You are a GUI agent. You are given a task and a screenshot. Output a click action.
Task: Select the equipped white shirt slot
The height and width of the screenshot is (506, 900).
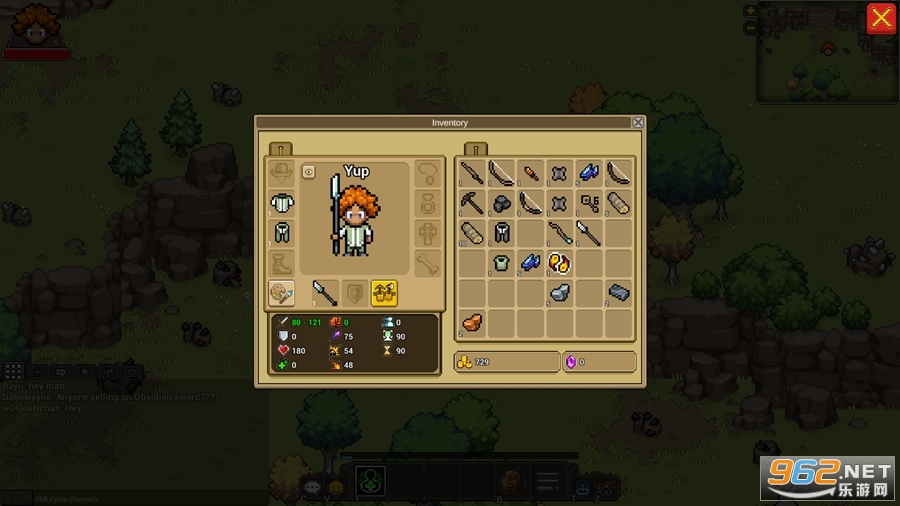point(281,202)
